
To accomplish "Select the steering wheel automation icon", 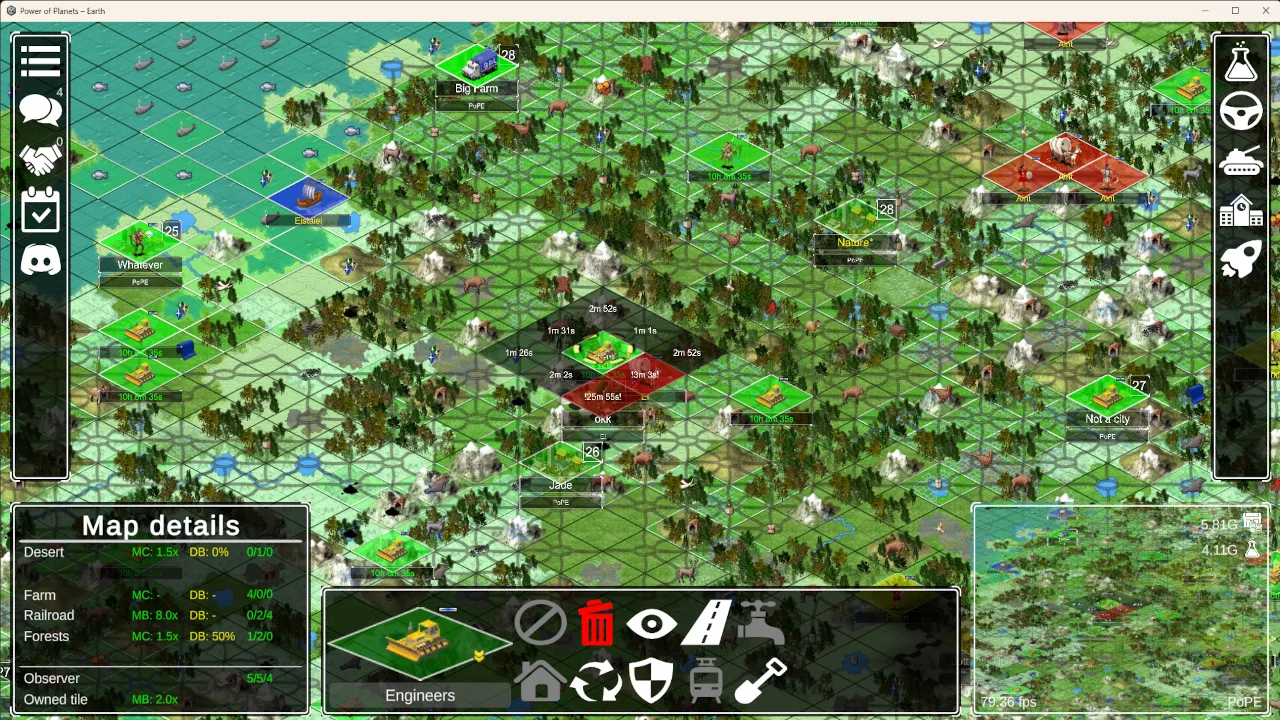I will pos(1241,111).
